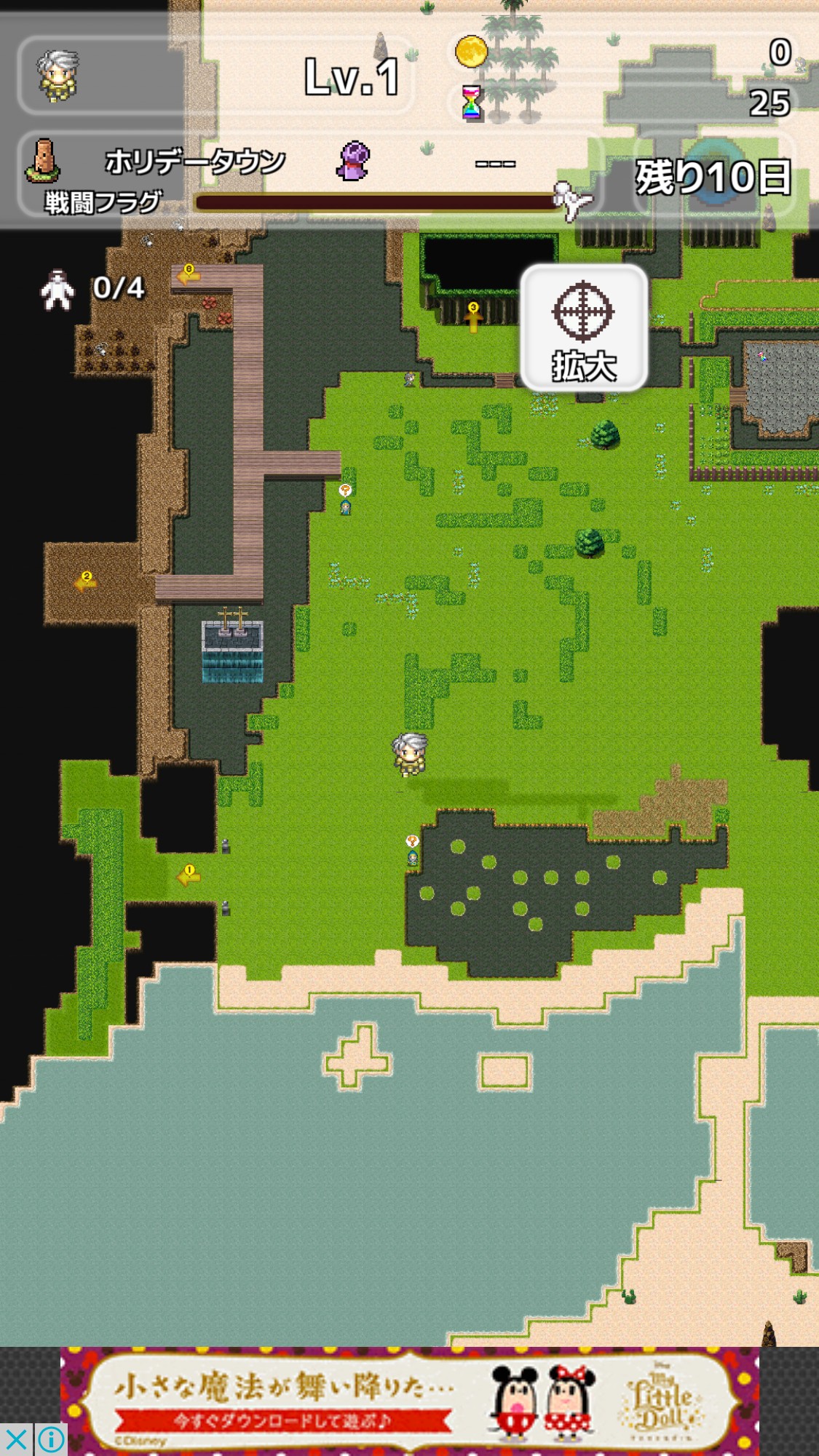Select the yellow left arrow marker numbered 2
819x1456 pixels.
pyautogui.click(x=86, y=581)
